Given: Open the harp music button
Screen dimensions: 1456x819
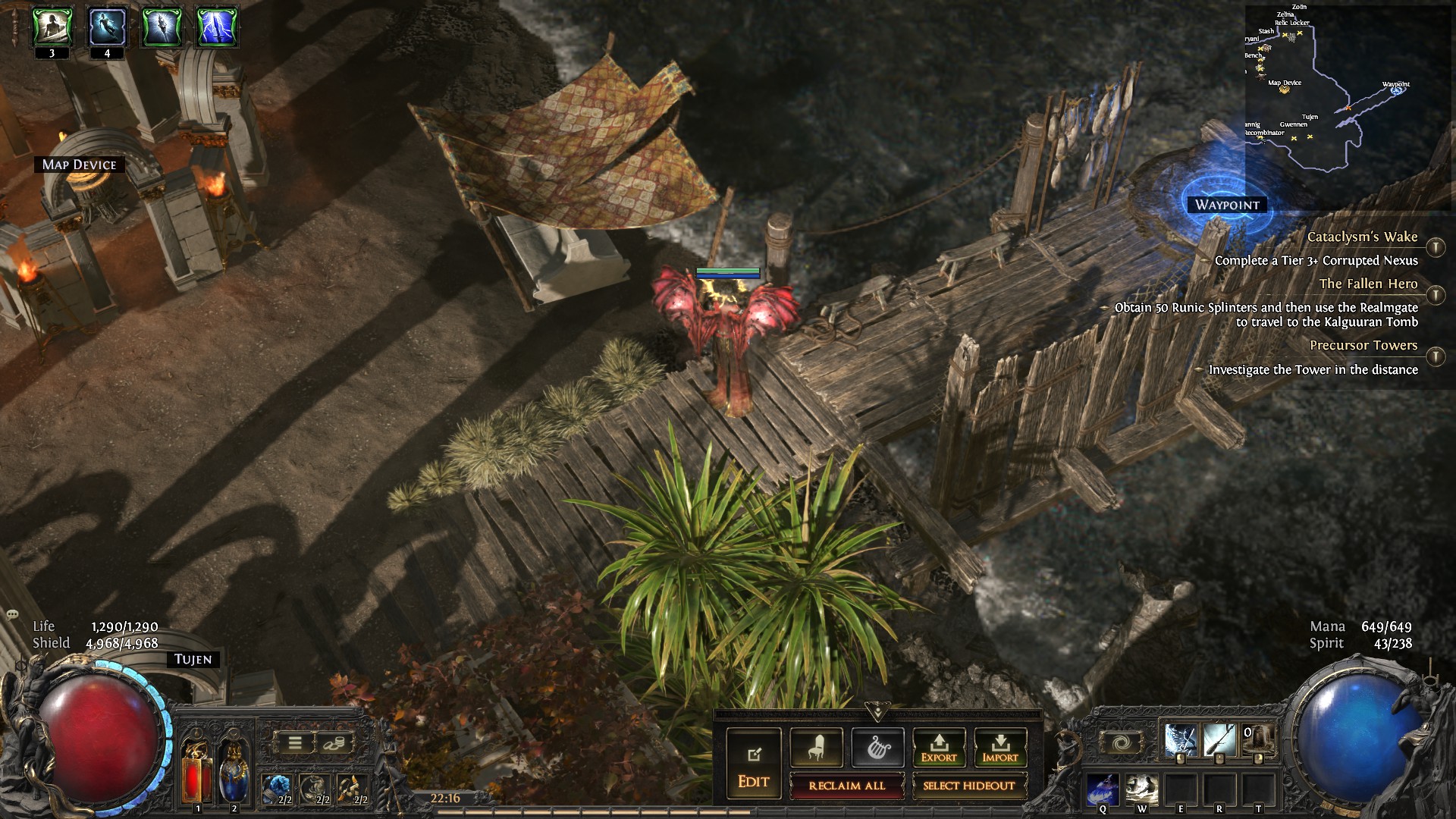Looking at the screenshot, I should pos(877,748).
